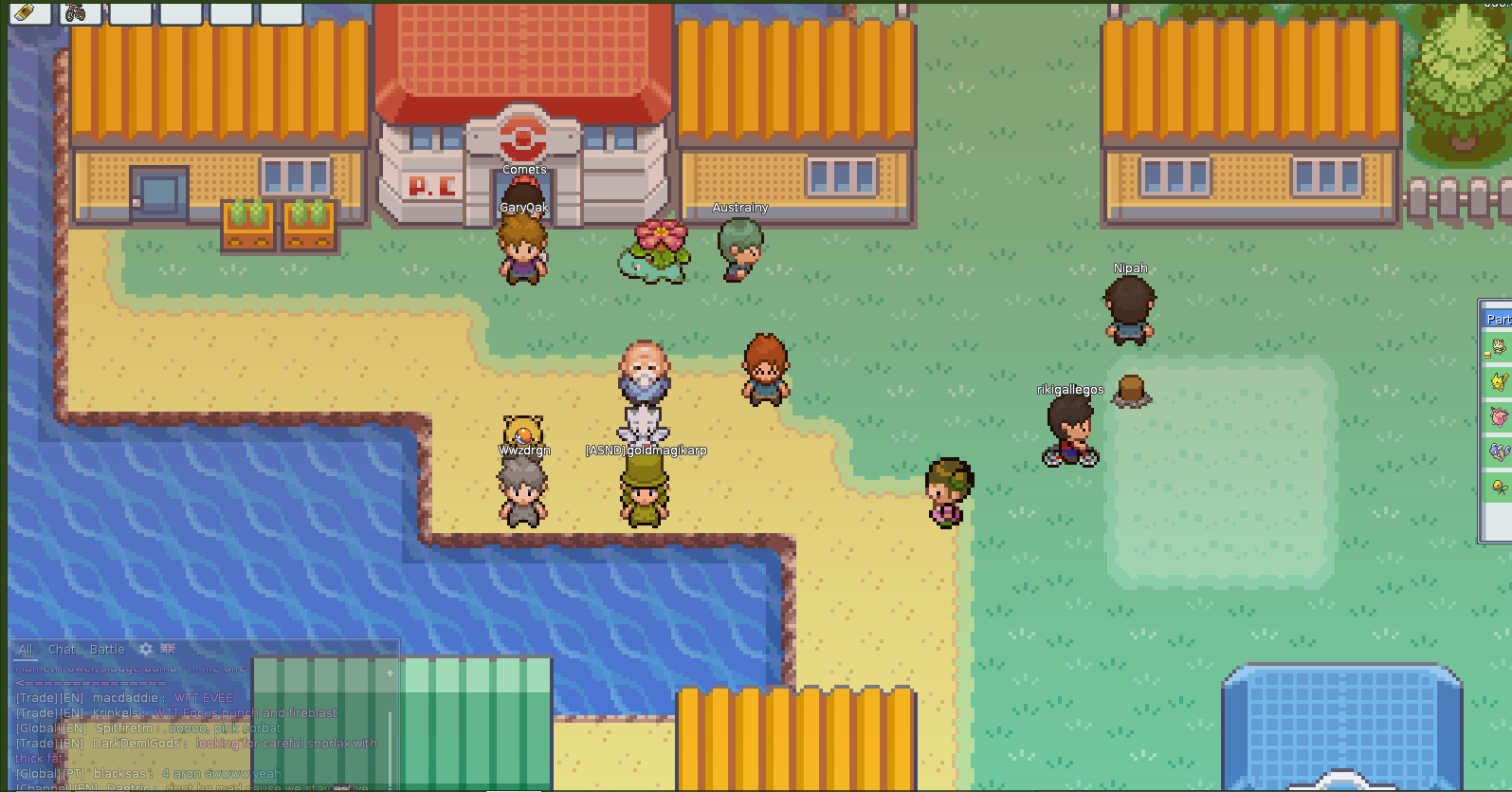Open chat settings with the gear icon
The height and width of the screenshot is (792, 1512).
coord(144,649)
